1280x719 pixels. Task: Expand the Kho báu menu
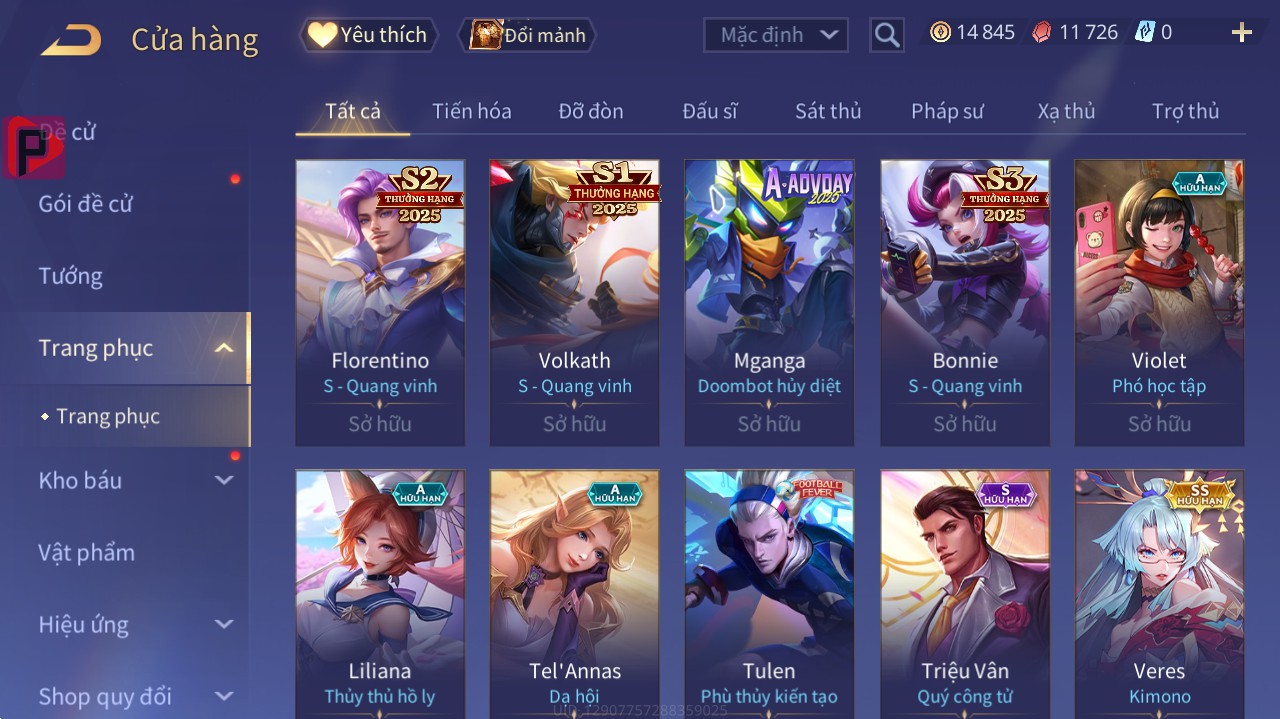[135, 481]
